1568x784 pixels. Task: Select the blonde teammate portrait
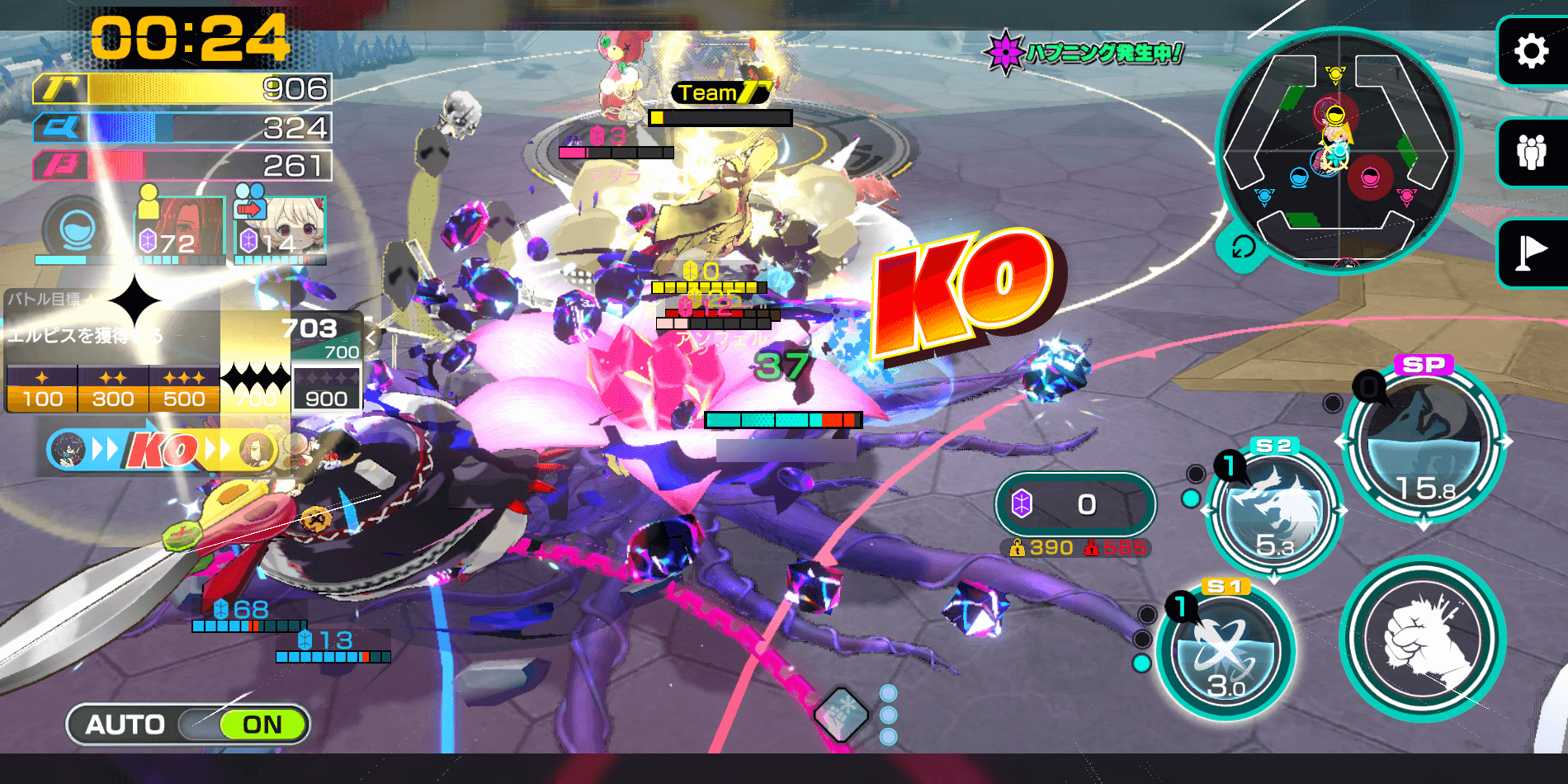point(281,229)
